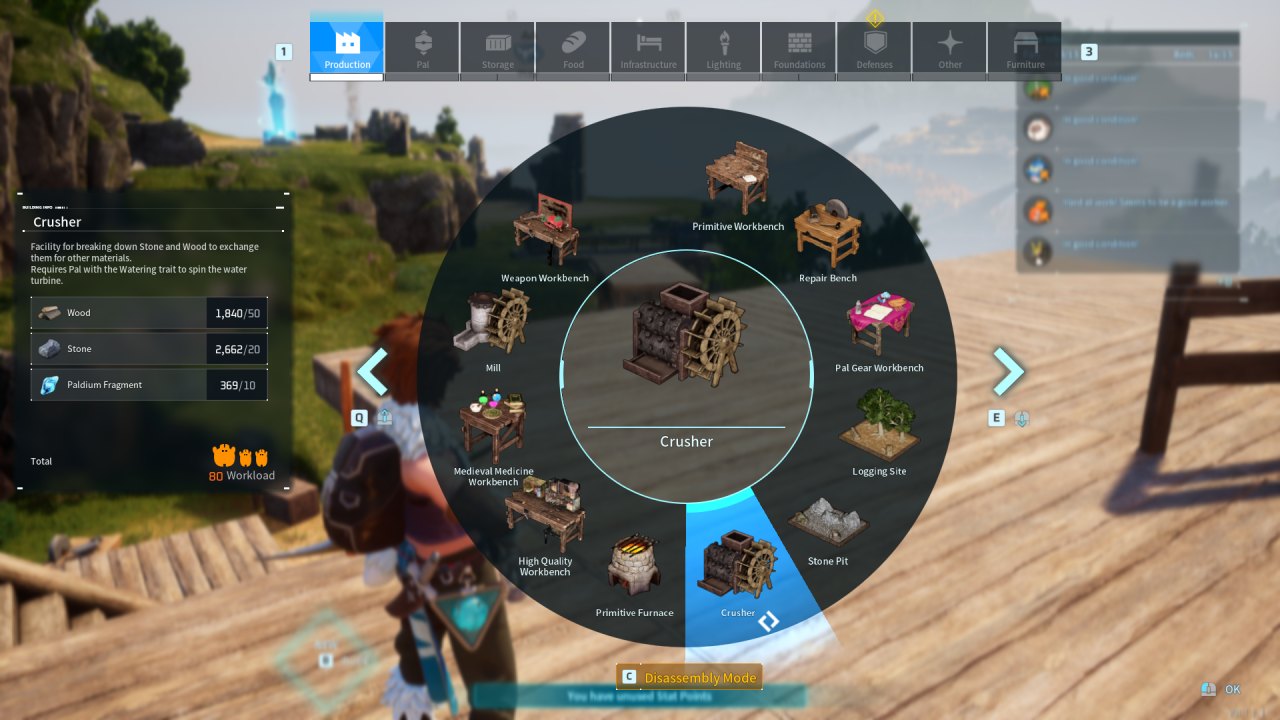1280x720 pixels.
Task: Open the Lighting category
Action: click(723, 45)
